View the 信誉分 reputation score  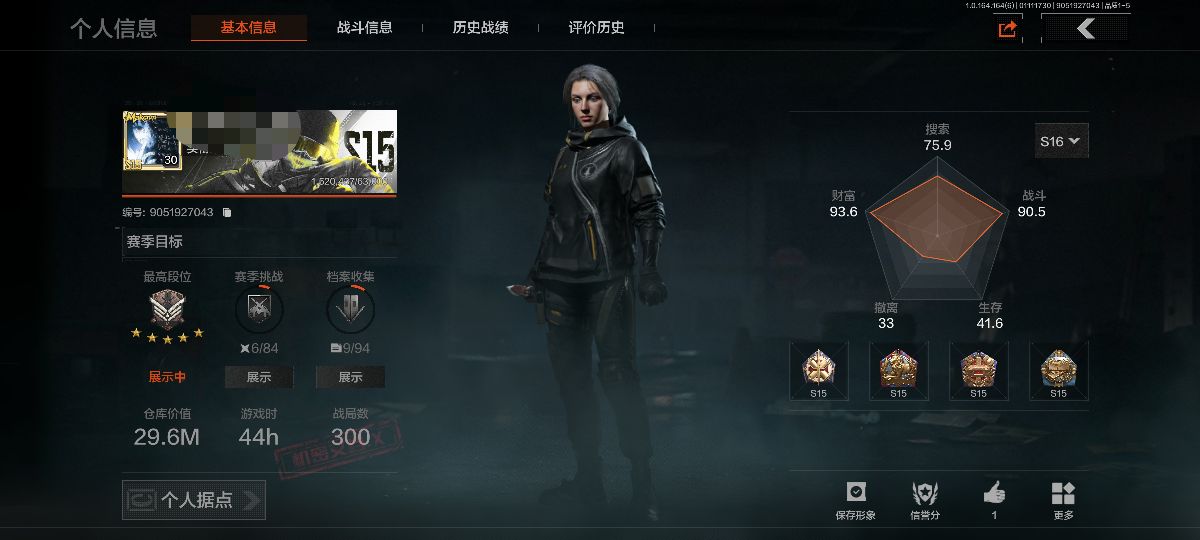pyautogui.click(x=925, y=500)
